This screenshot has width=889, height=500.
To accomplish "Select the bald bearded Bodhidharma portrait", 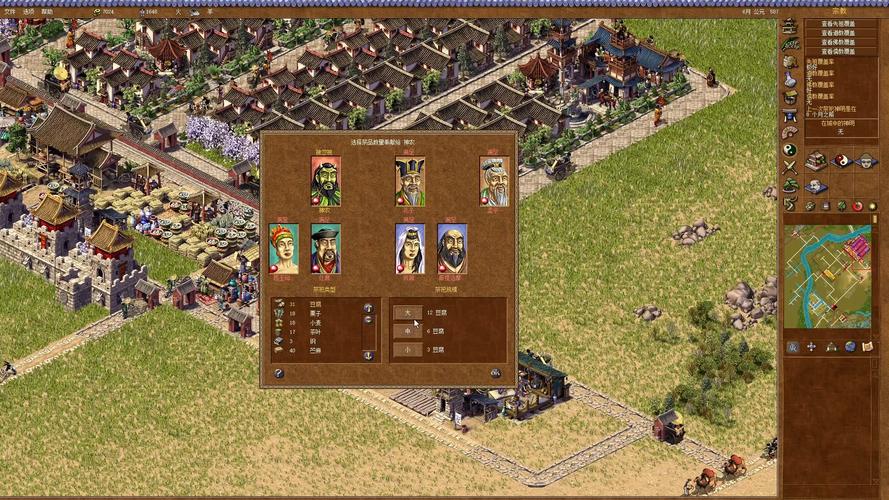I will pos(451,248).
